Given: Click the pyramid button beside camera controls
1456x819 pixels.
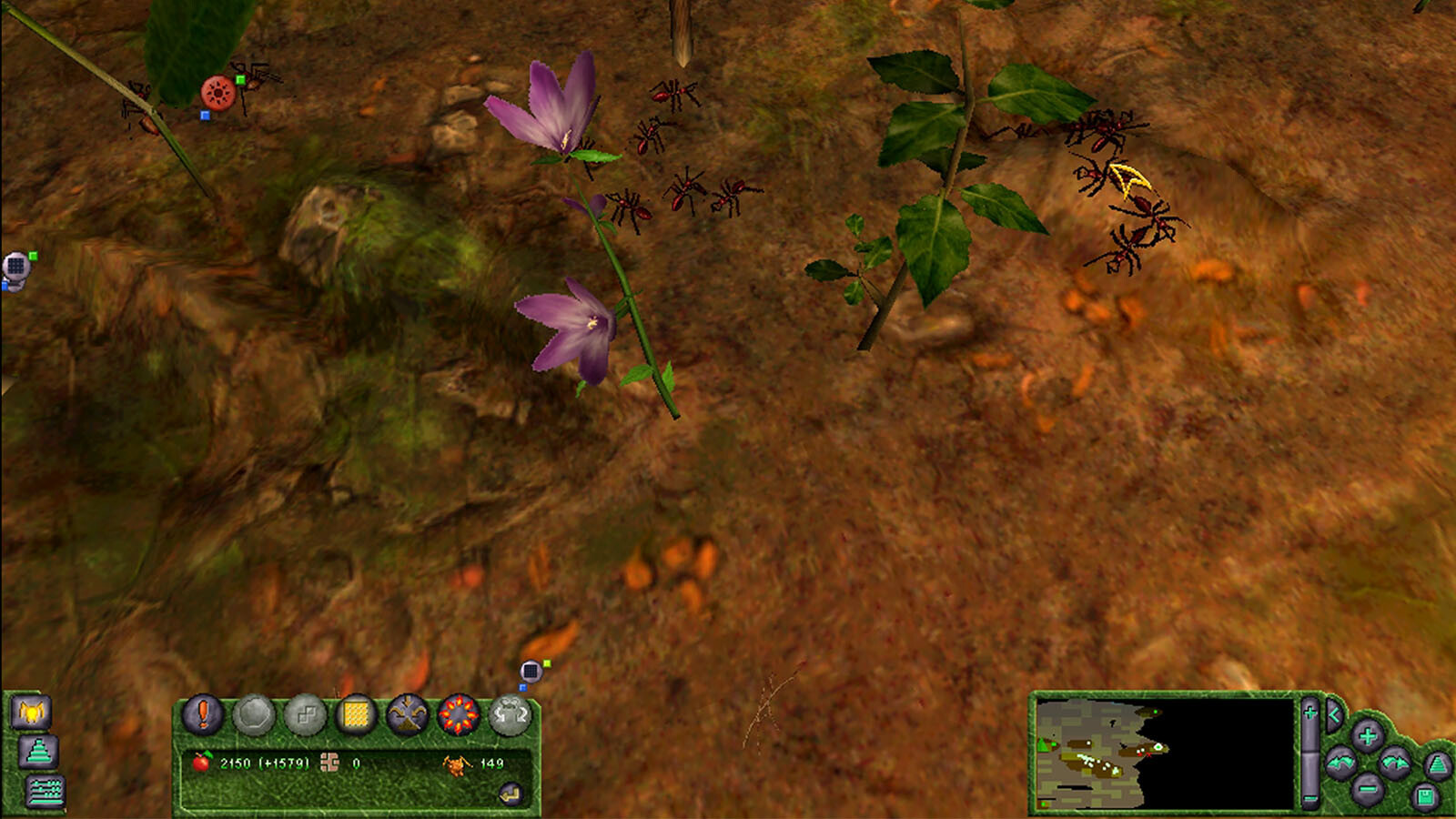Looking at the screenshot, I should click(x=1438, y=764).
